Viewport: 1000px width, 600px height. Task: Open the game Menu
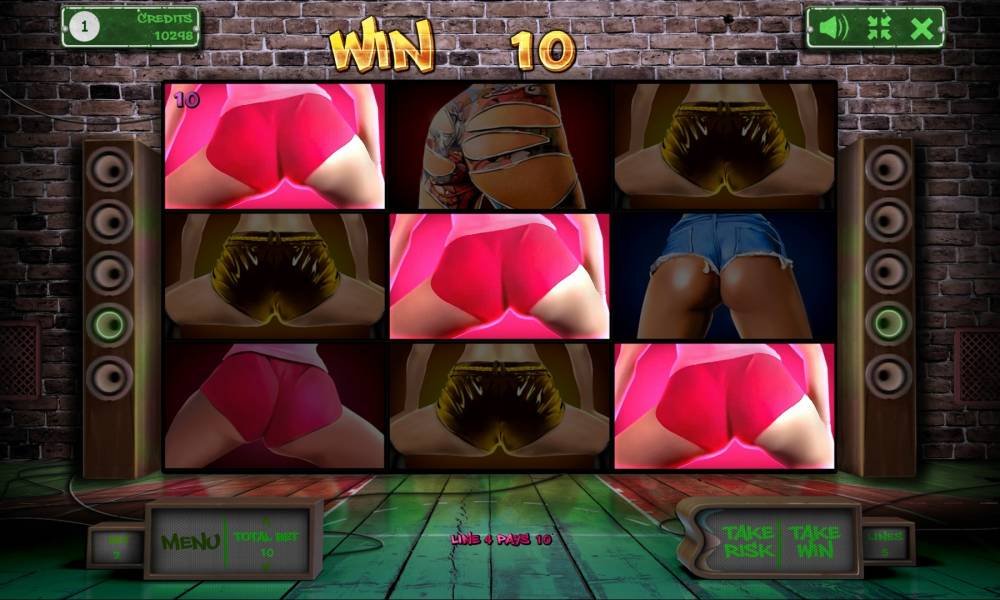pyautogui.click(x=190, y=542)
